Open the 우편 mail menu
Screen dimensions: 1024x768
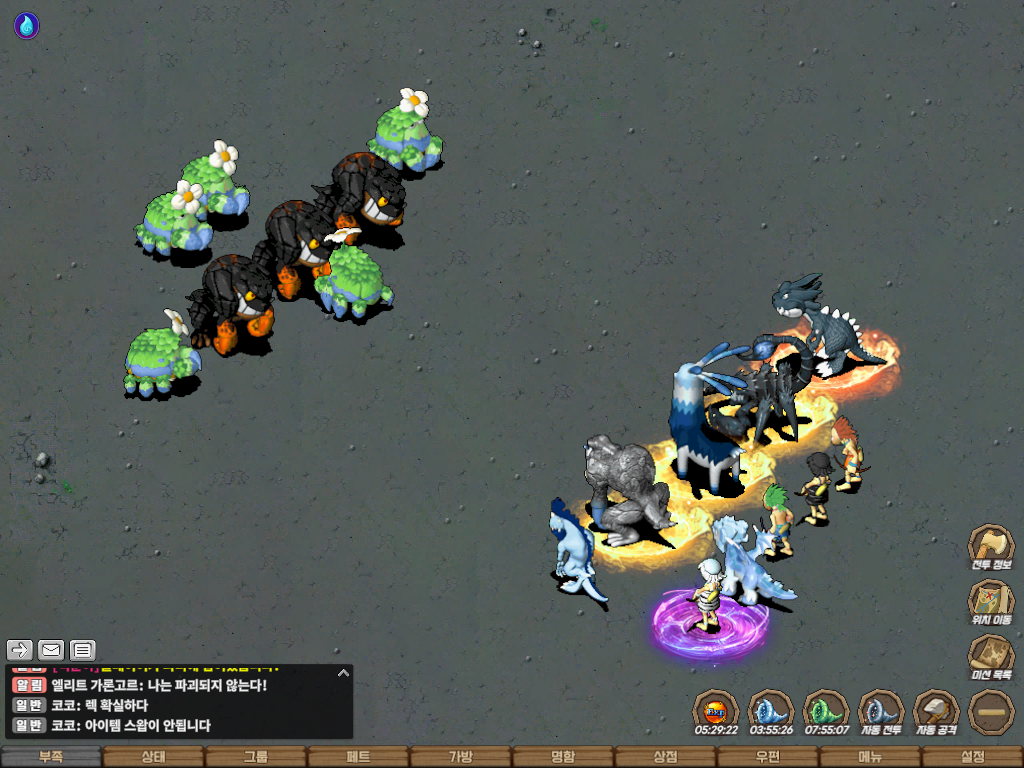point(767,757)
